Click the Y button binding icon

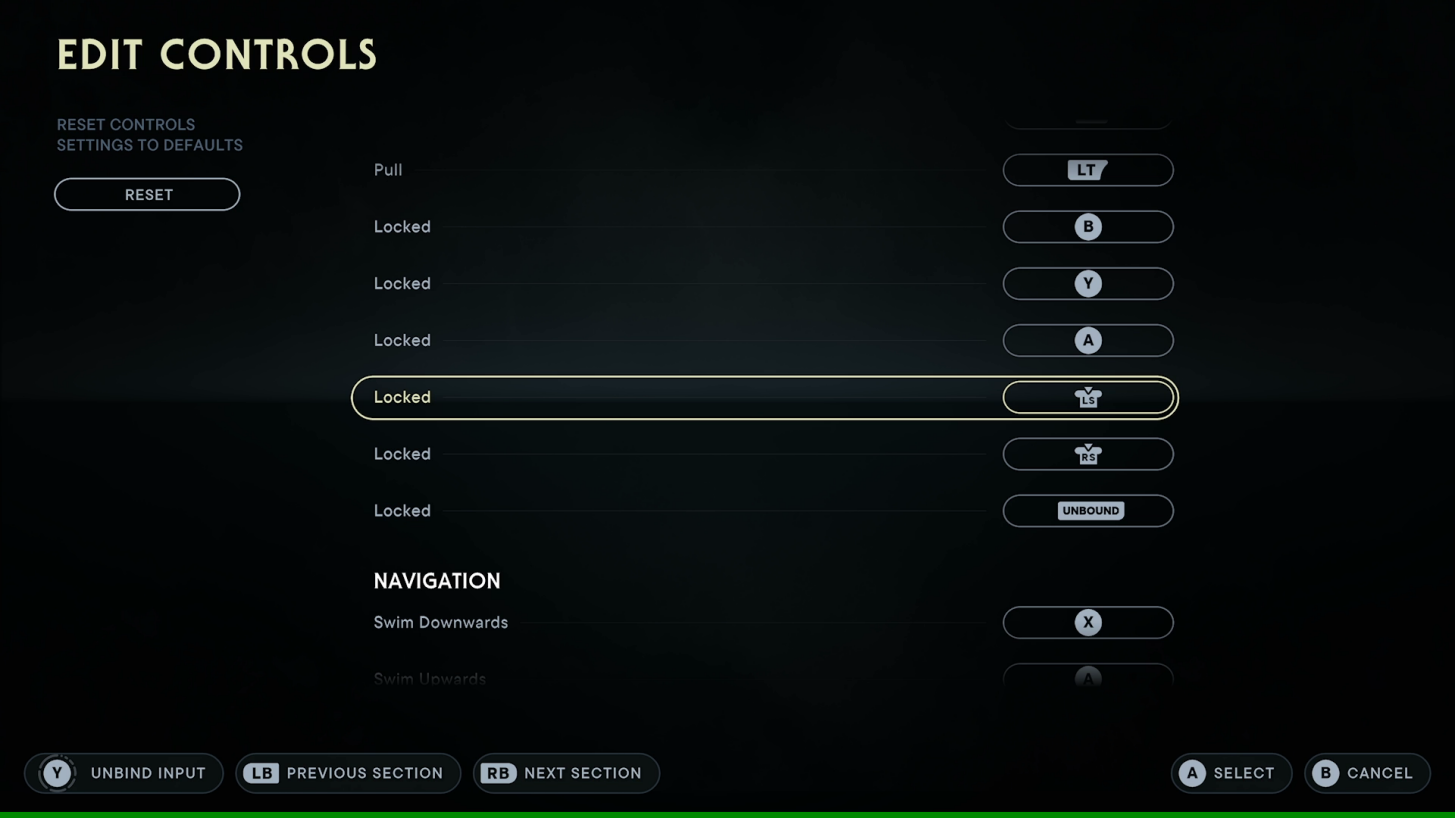point(1087,283)
